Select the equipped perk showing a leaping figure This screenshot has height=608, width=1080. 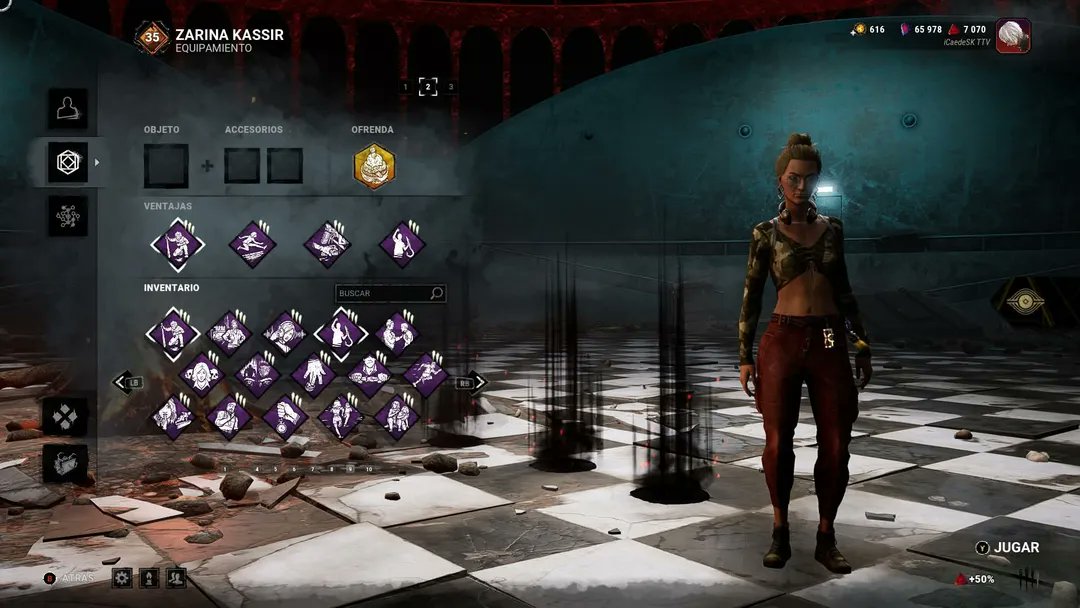(x=252, y=244)
